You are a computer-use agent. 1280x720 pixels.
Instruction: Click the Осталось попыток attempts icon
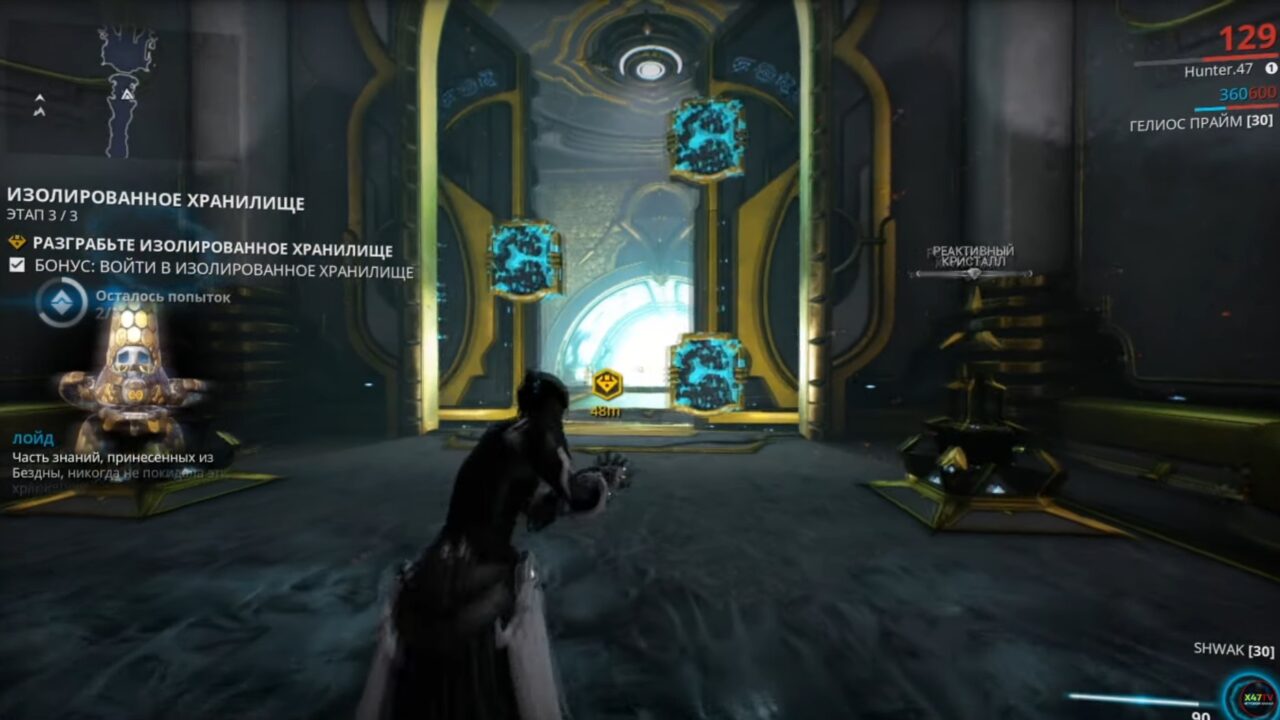point(61,302)
